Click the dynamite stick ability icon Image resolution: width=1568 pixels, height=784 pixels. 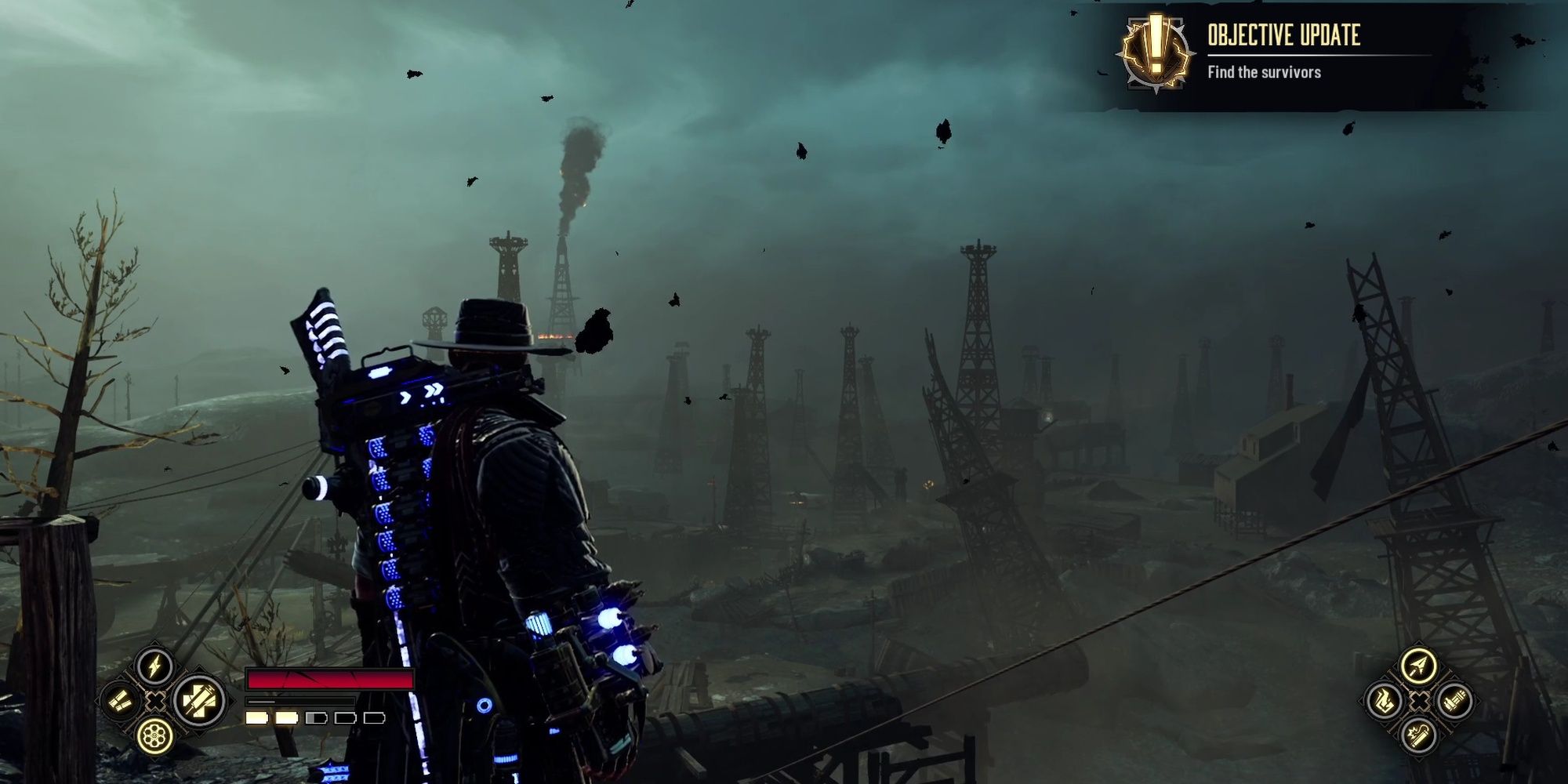(1419, 735)
